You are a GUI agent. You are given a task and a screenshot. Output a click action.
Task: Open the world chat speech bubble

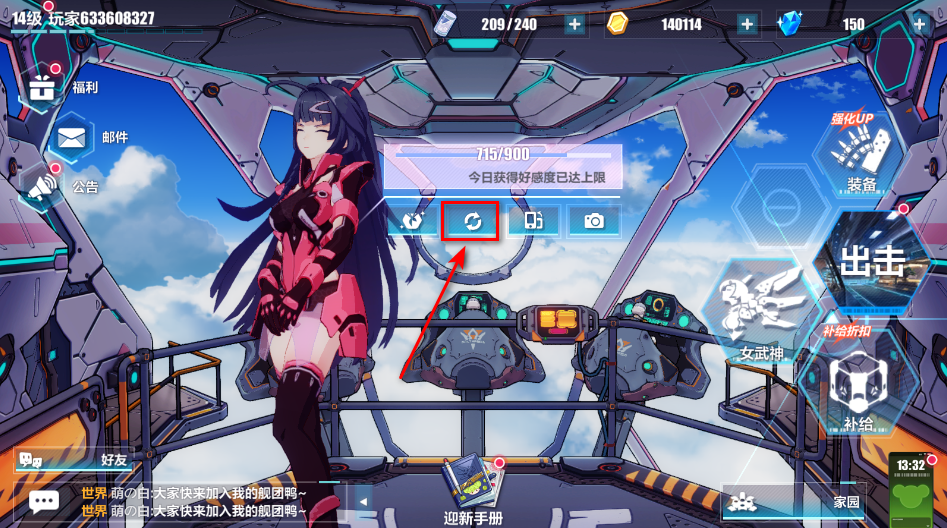pyautogui.click(x=43, y=500)
